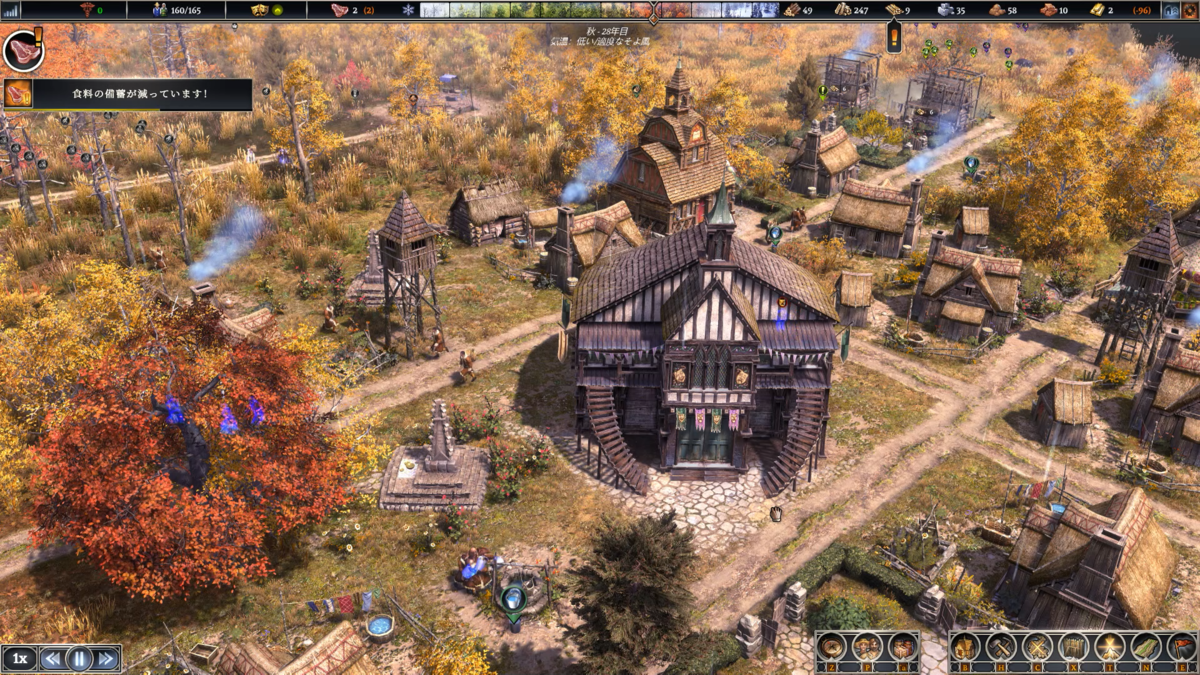The image size is (1200, 675).
Task: Show the population count details
Action: coord(176,10)
